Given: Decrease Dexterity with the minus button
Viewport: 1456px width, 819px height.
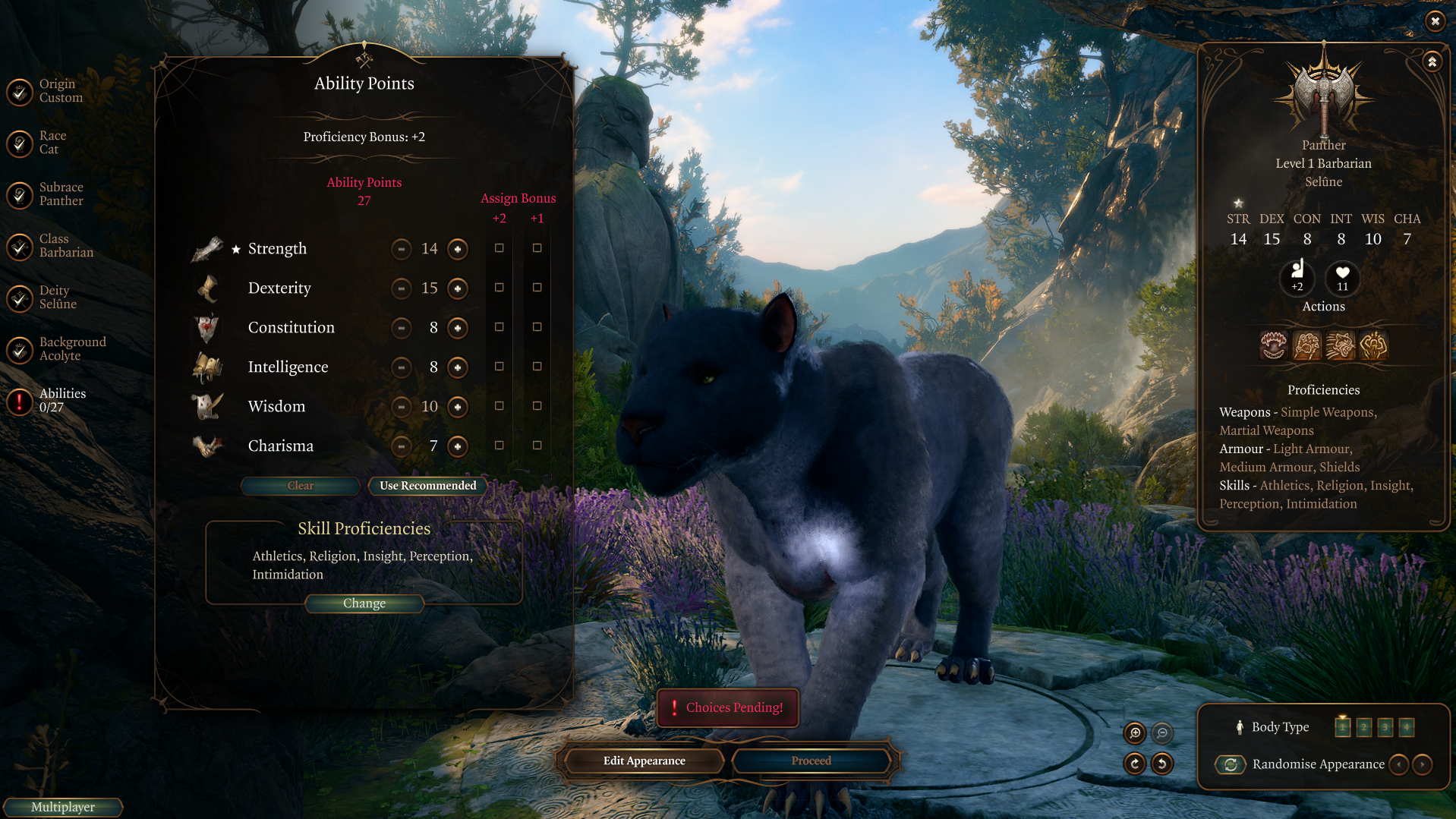Looking at the screenshot, I should pyautogui.click(x=402, y=288).
